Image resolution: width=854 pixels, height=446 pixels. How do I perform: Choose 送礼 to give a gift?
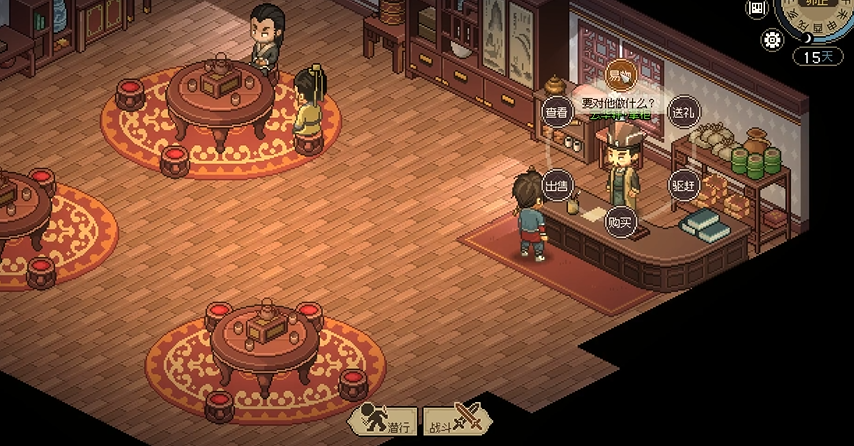(x=683, y=113)
